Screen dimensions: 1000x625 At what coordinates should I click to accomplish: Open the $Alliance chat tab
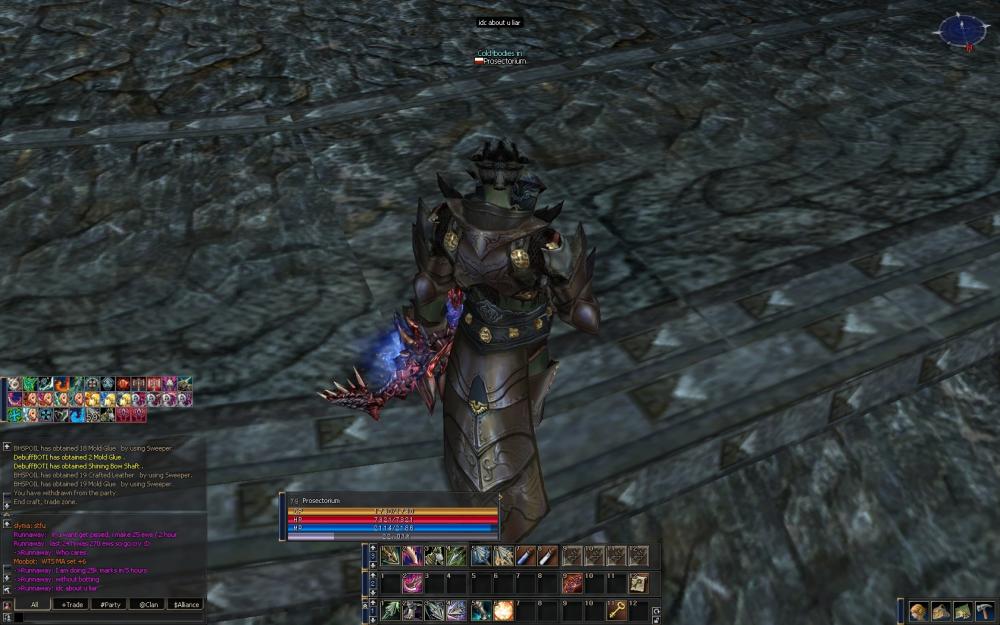point(186,604)
